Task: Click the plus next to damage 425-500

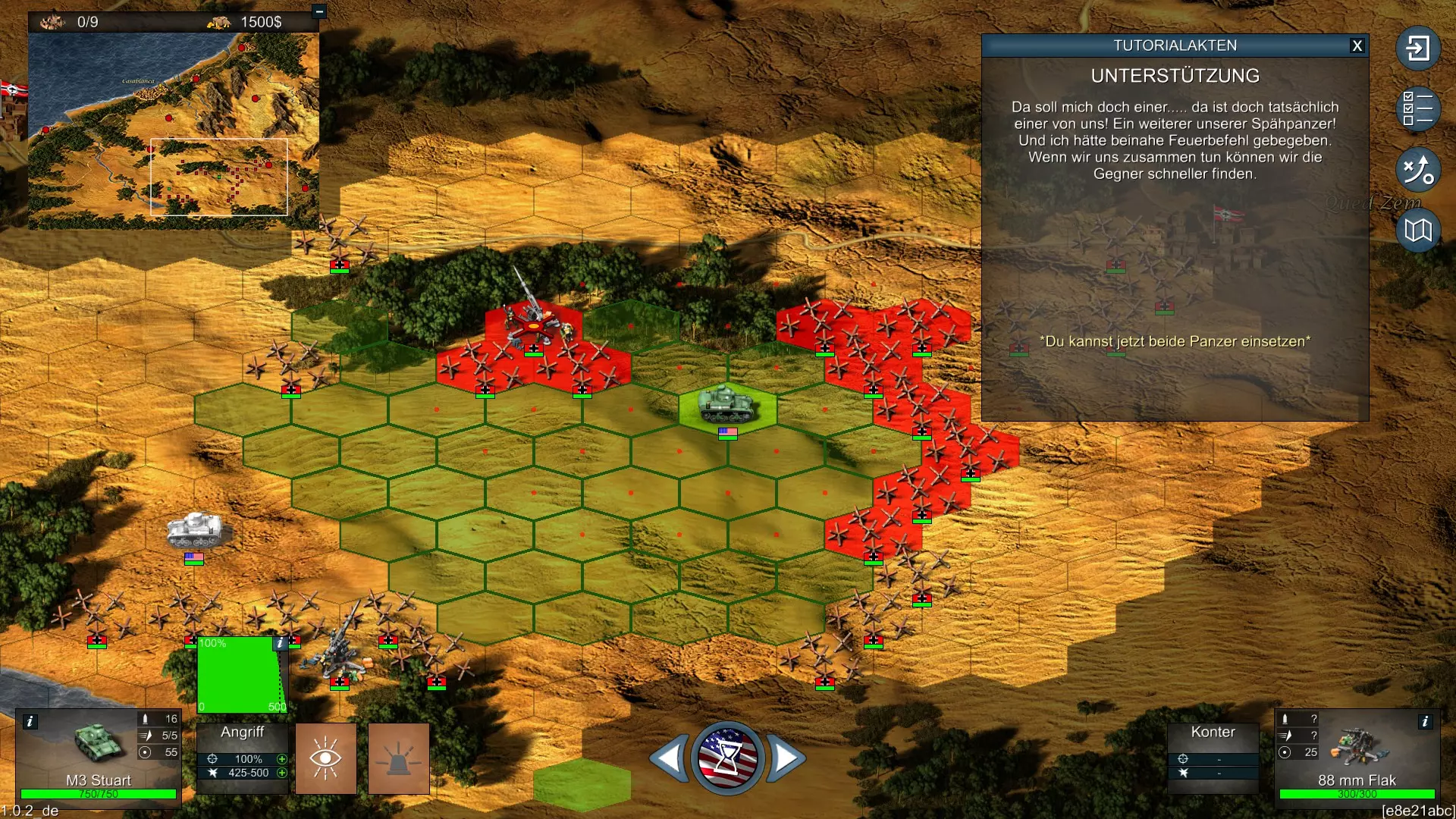Action: click(282, 773)
